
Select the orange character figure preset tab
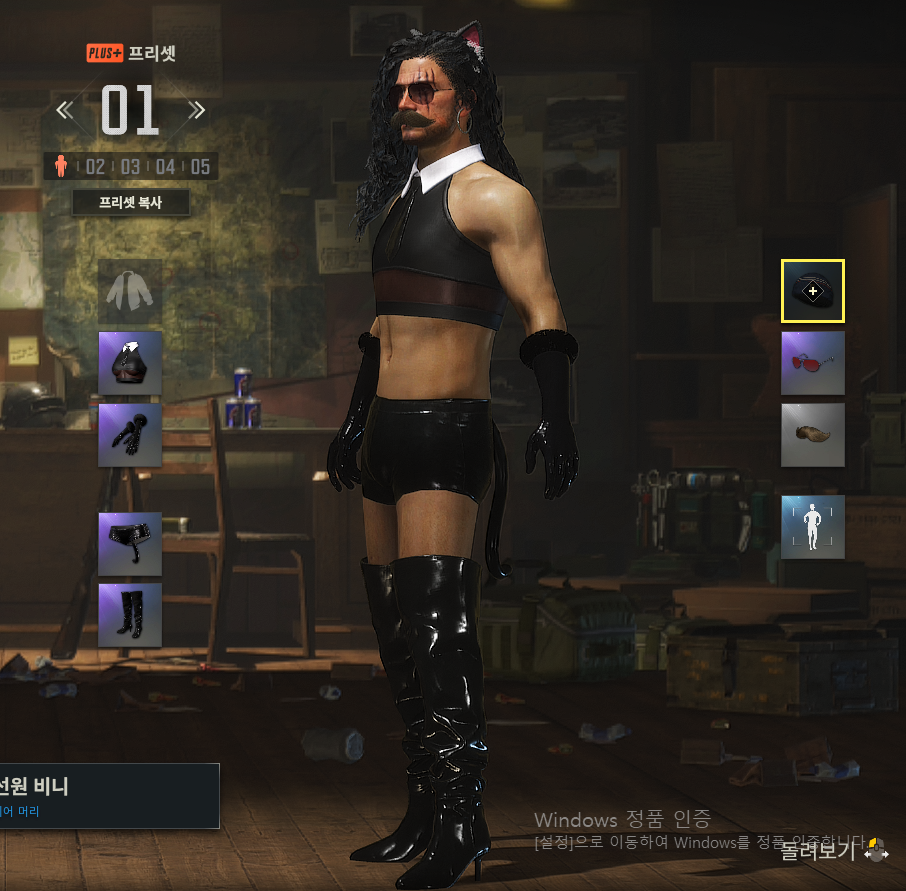60,166
